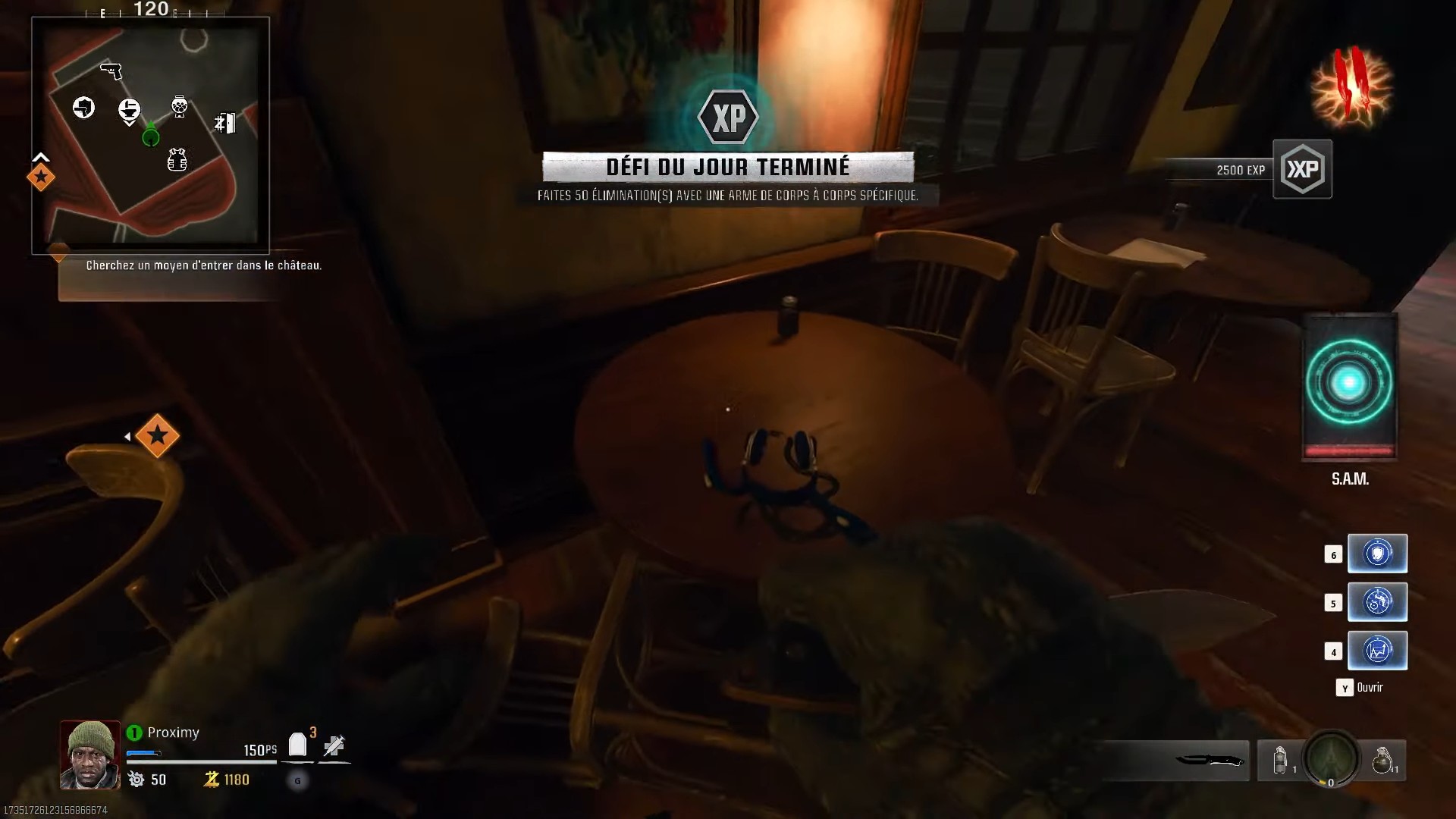Click the crafting workbench icon on minimap
Screen dimensions: 1456x819
(x=130, y=109)
